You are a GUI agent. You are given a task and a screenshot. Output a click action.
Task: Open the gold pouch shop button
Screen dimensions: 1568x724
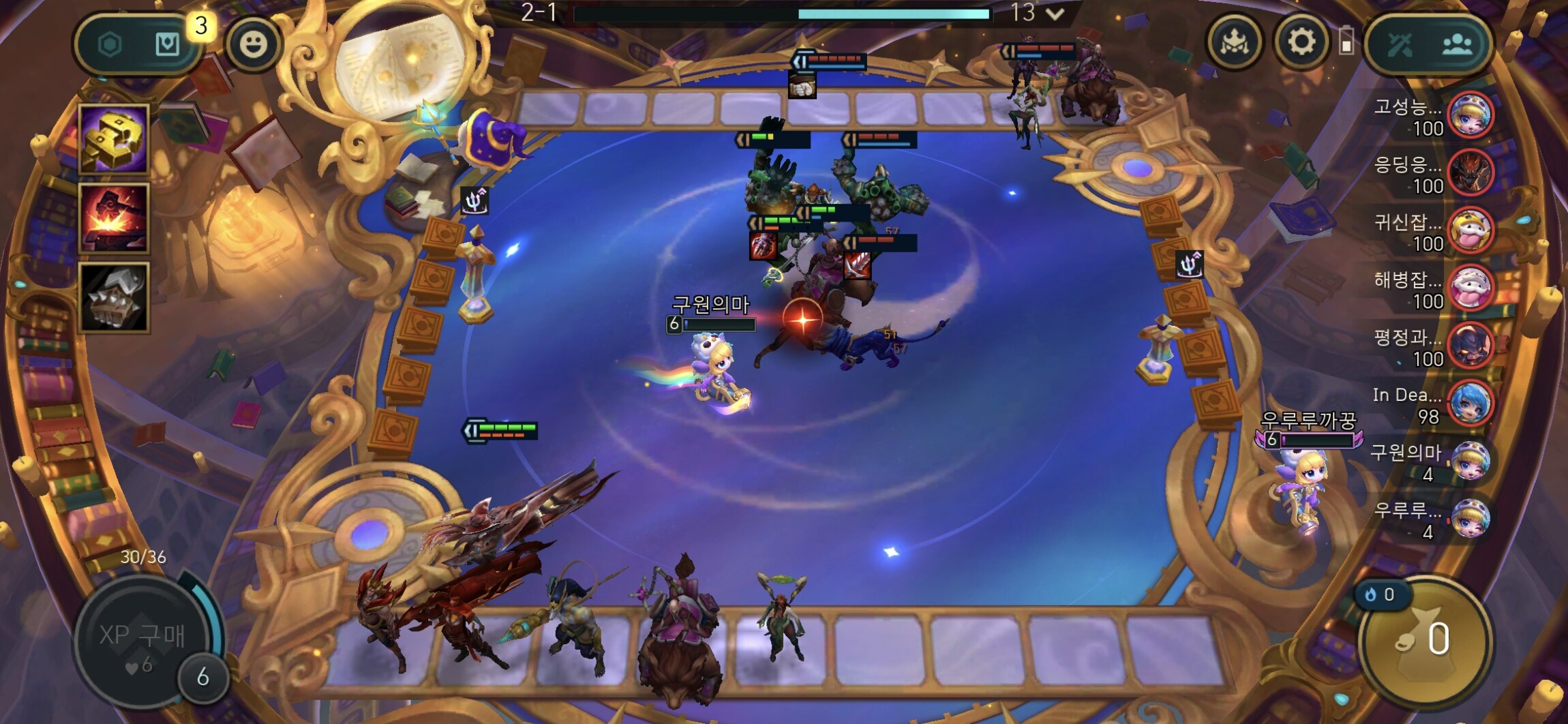pos(1425,639)
